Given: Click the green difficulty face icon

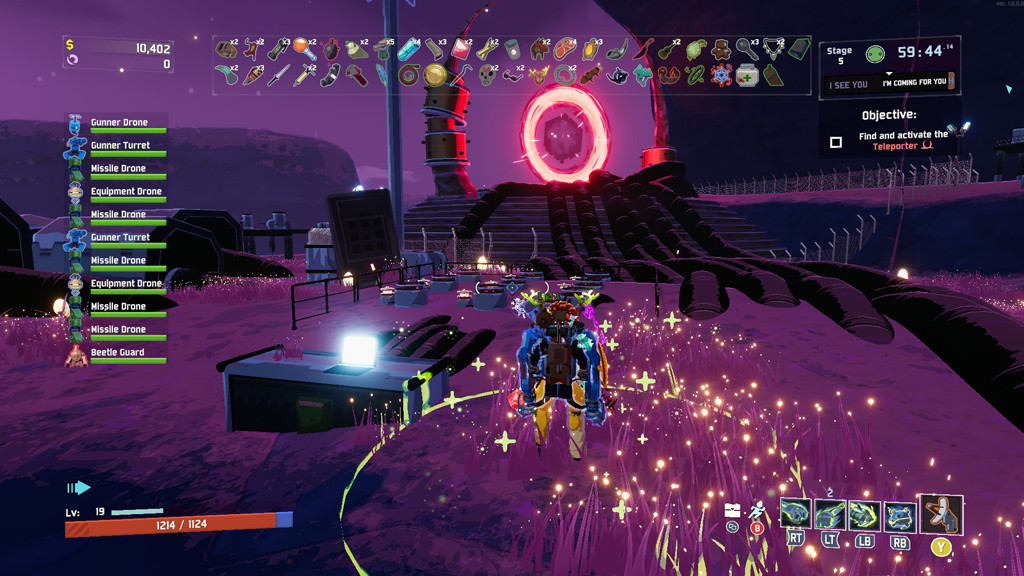Looking at the screenshot, I should point(875,53).
